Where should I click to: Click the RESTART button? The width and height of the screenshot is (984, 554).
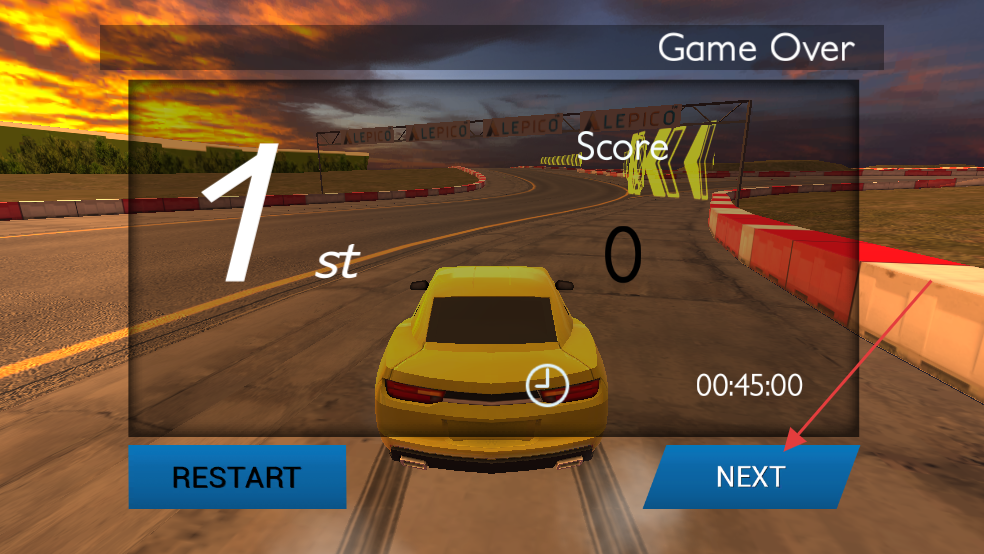click(x=237, y=477)
